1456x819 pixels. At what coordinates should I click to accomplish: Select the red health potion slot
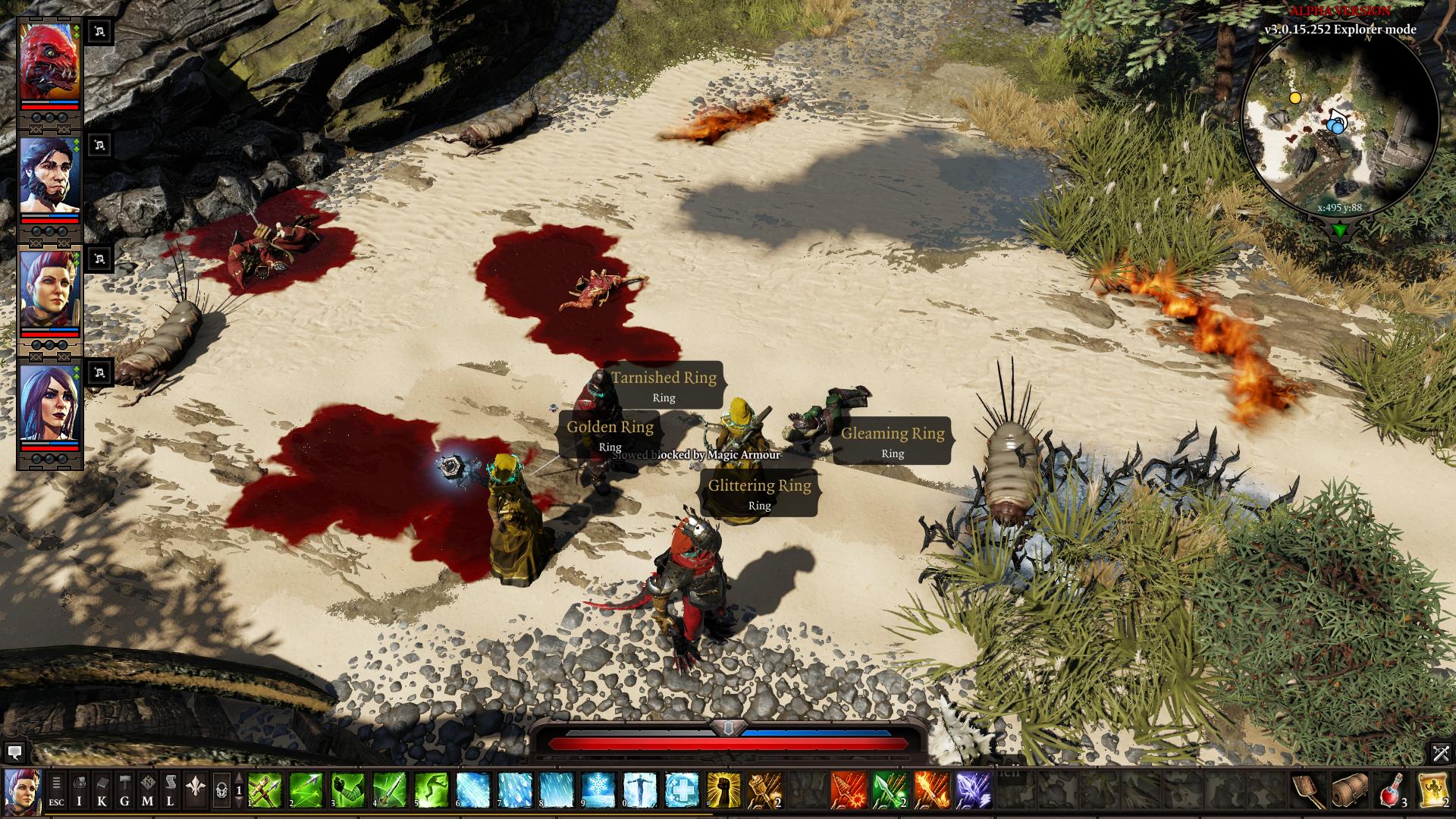[x=1392, y=790]
